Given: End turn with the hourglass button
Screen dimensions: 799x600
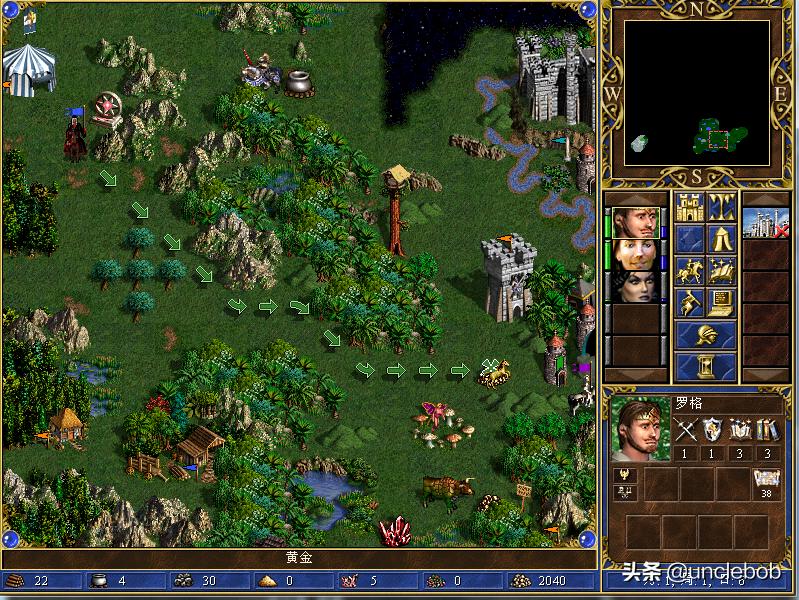Looking at the screenshot, I should [x=706, y=366].
